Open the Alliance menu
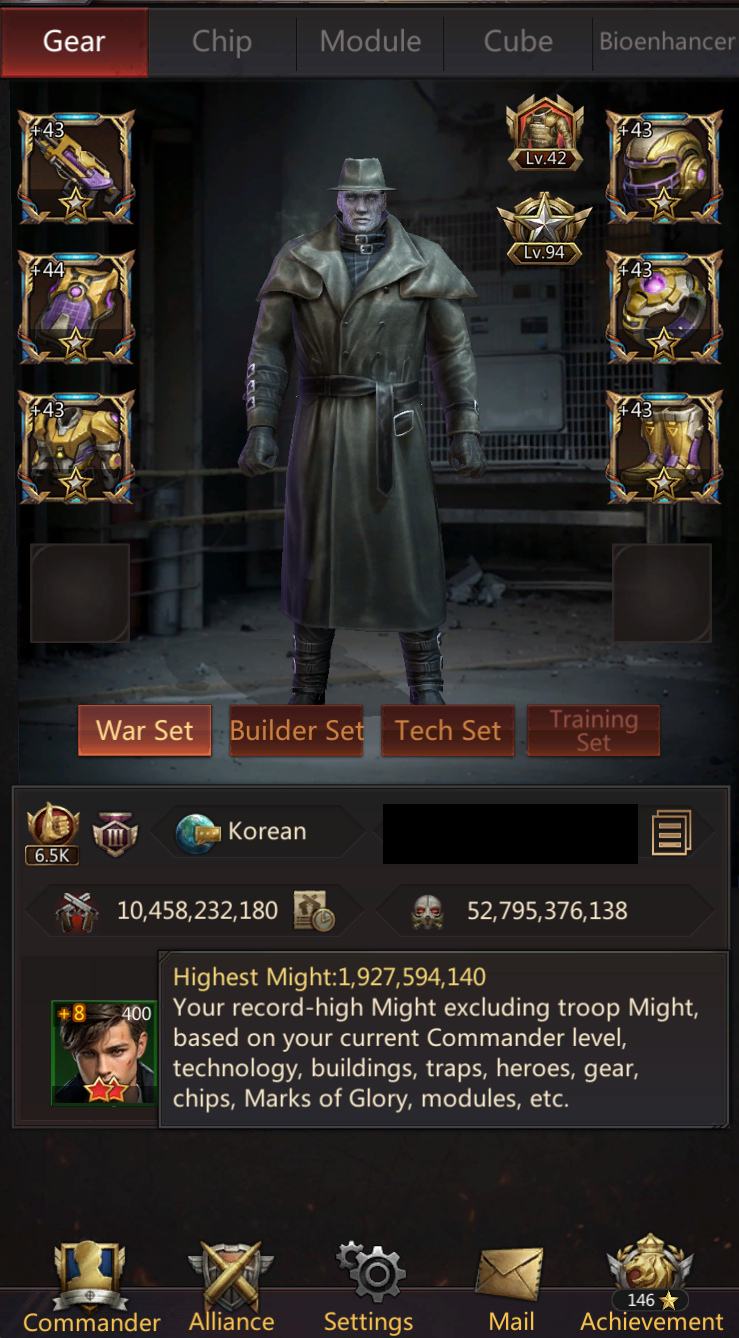The image size is (739, 1338). [x=231, y=1288]
